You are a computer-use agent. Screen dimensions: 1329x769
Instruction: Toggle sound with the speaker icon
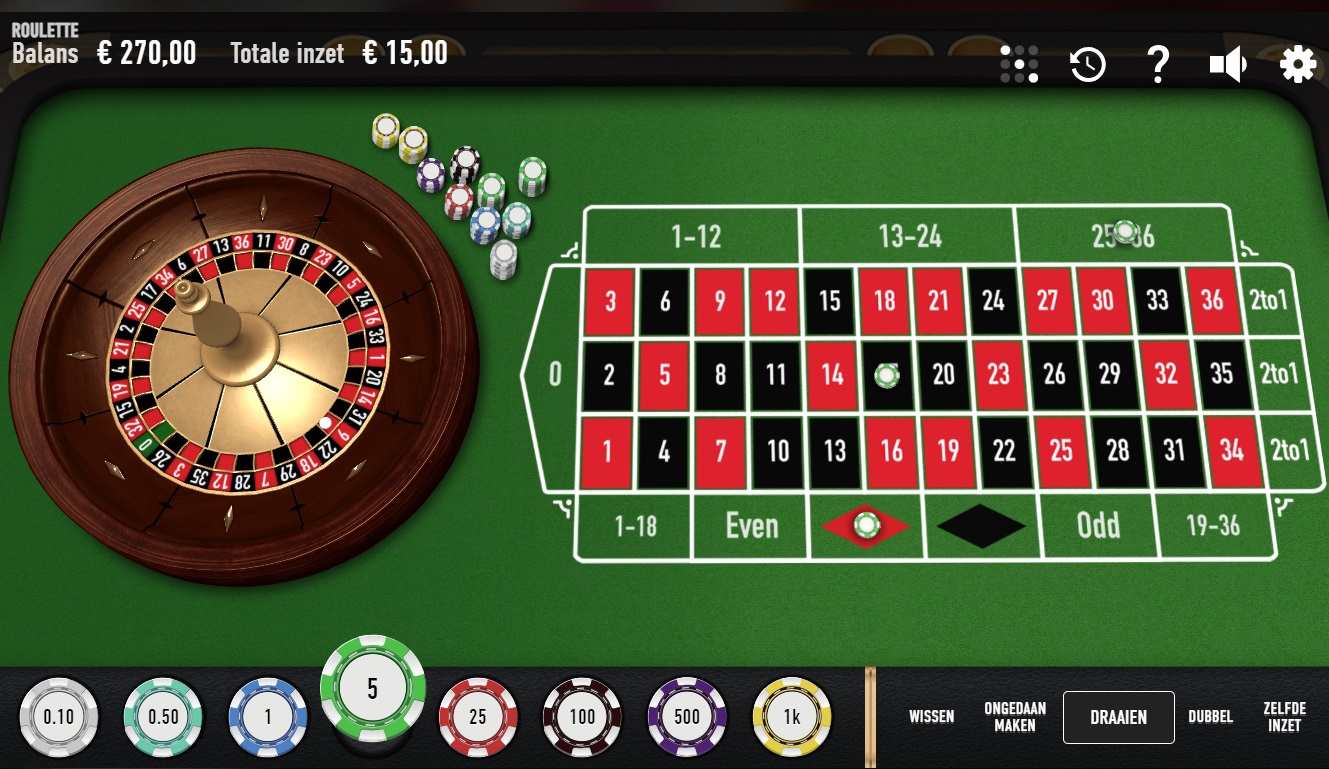[1227, 65]
